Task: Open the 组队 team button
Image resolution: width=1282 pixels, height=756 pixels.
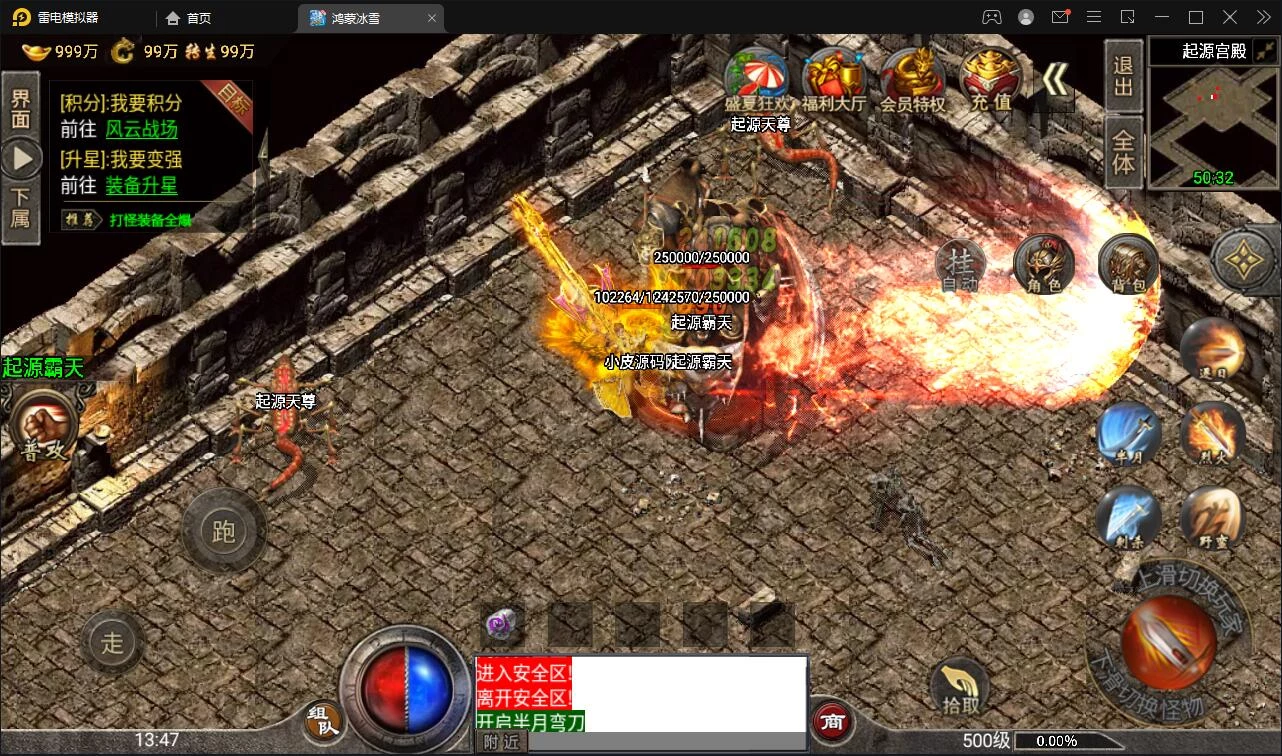Action: pyautogui.click(x=323, y=720)
